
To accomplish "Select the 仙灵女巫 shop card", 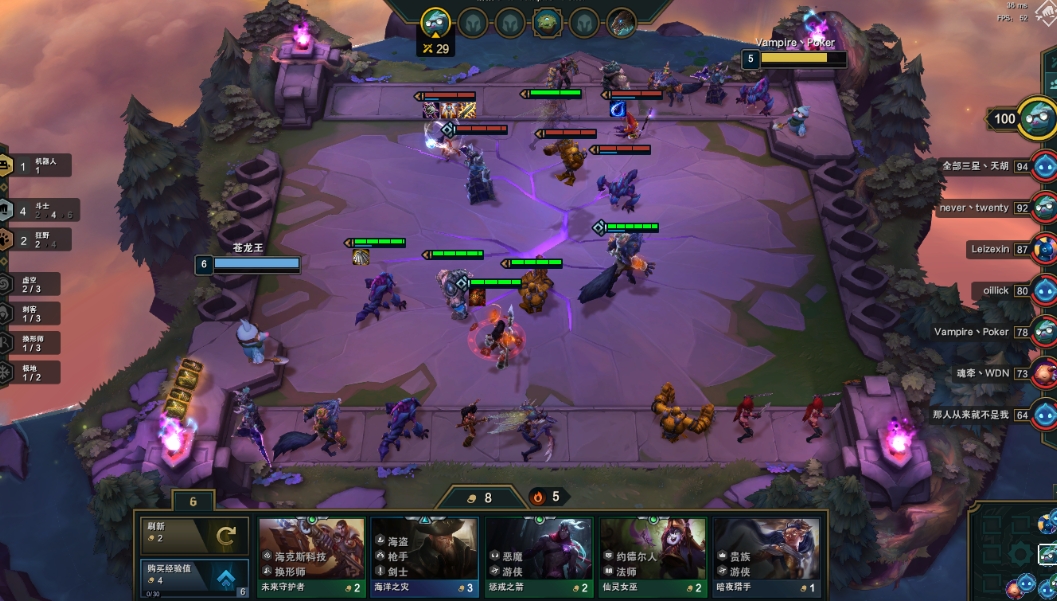I will click(x=652, y=556).
